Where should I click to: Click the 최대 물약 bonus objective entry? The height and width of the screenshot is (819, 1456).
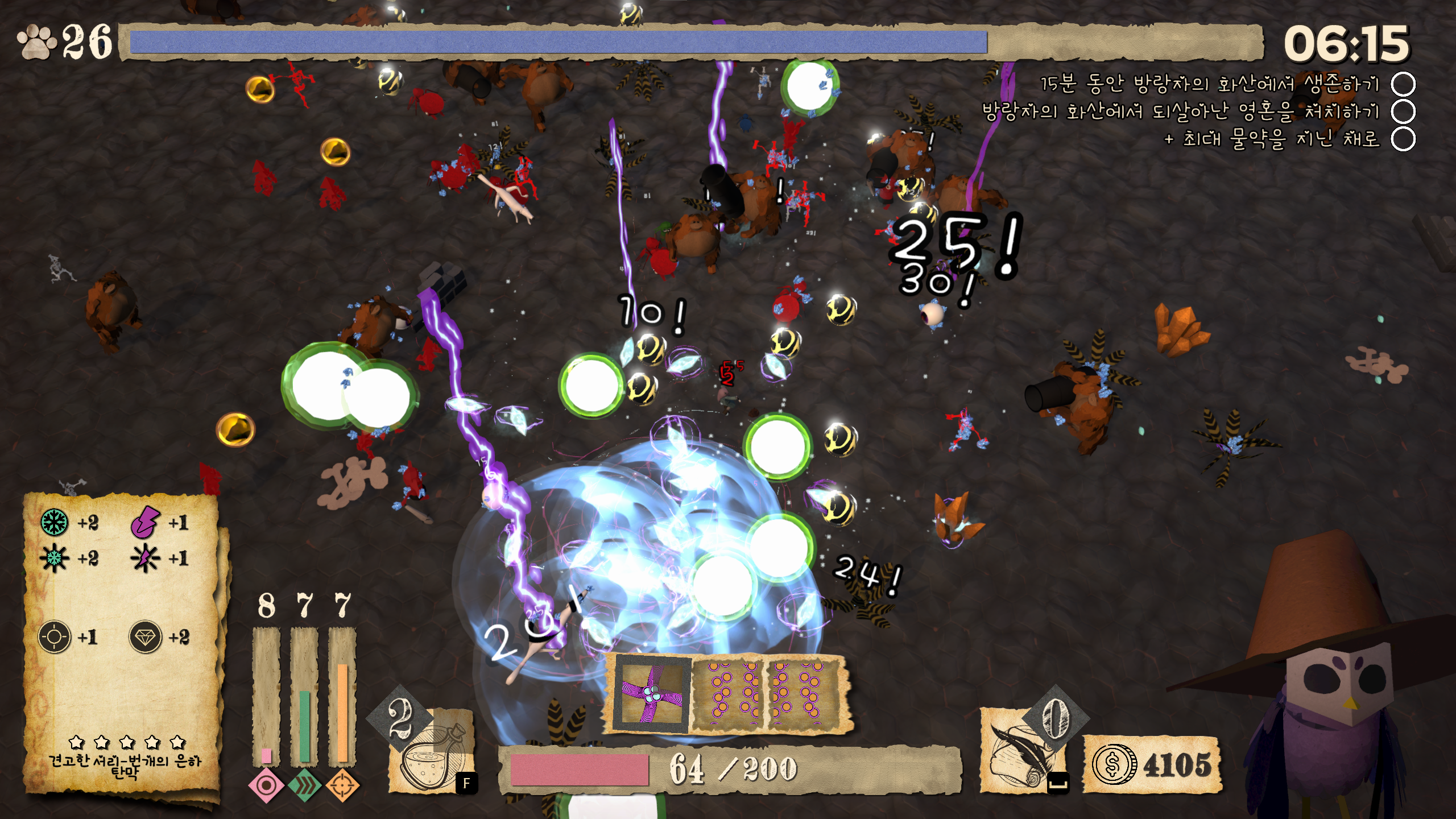point(1273,139)
